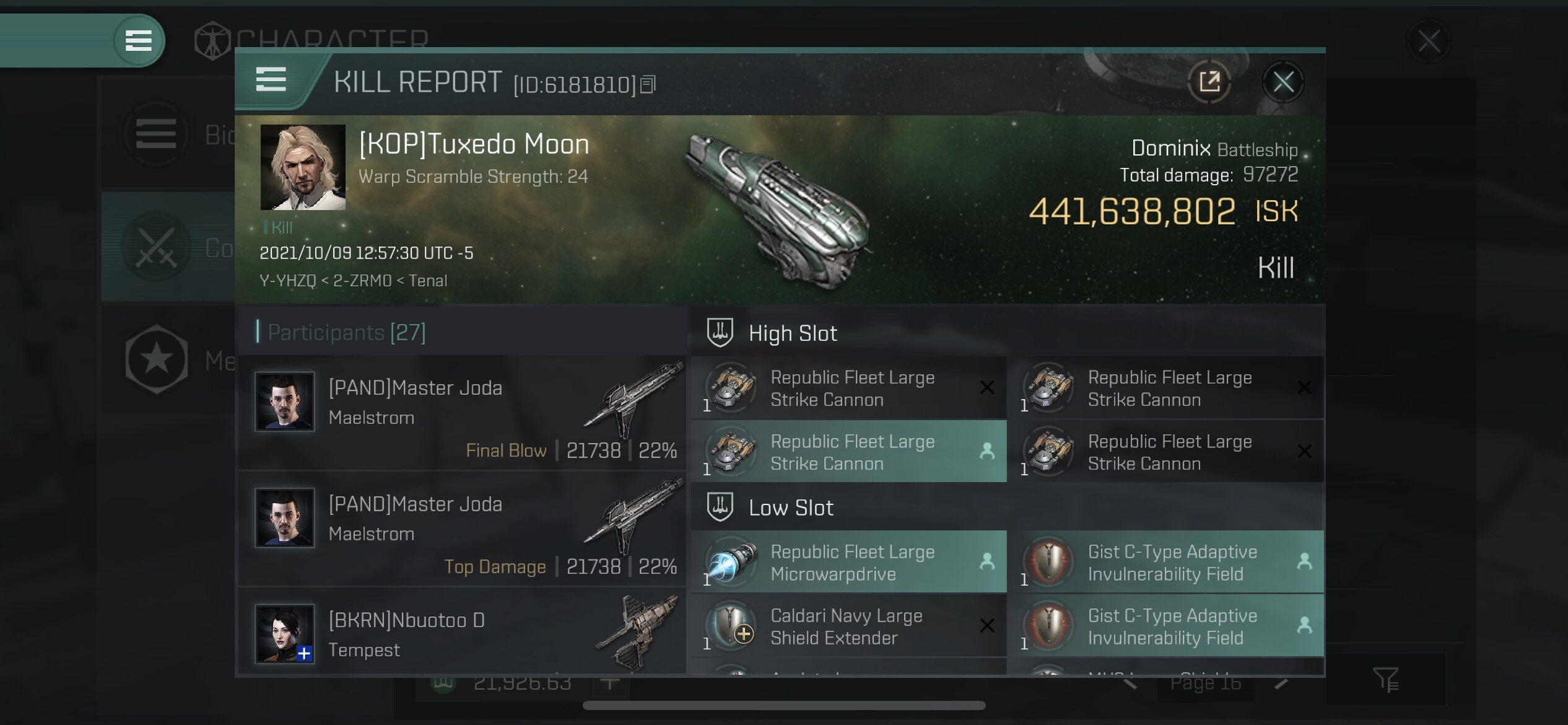Open the main menu in the top-left corner
The width and height of the screenshot is (1568, 725).
pos(139,41)
